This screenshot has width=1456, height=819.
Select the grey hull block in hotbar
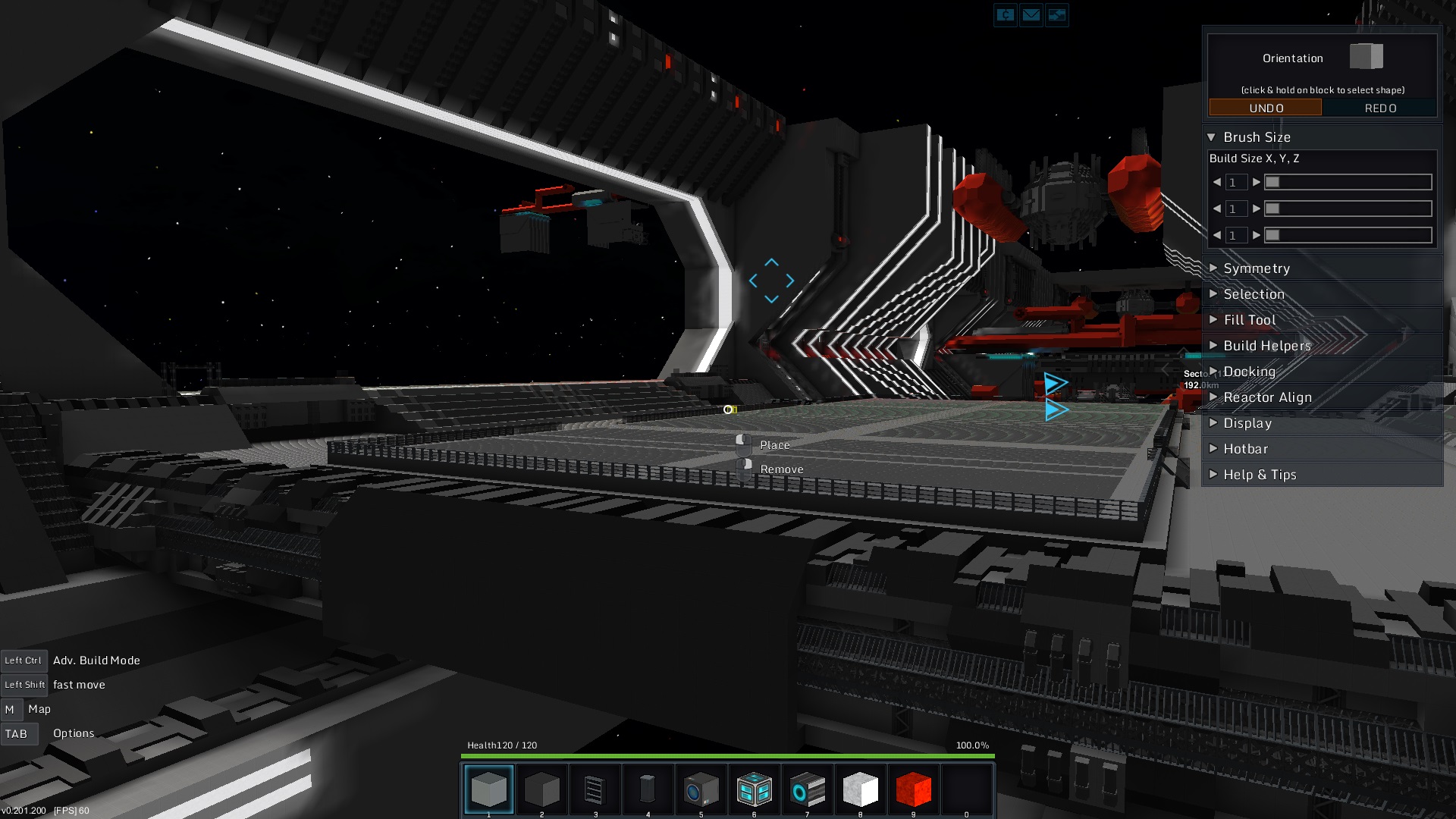click(x=488, y=789)
